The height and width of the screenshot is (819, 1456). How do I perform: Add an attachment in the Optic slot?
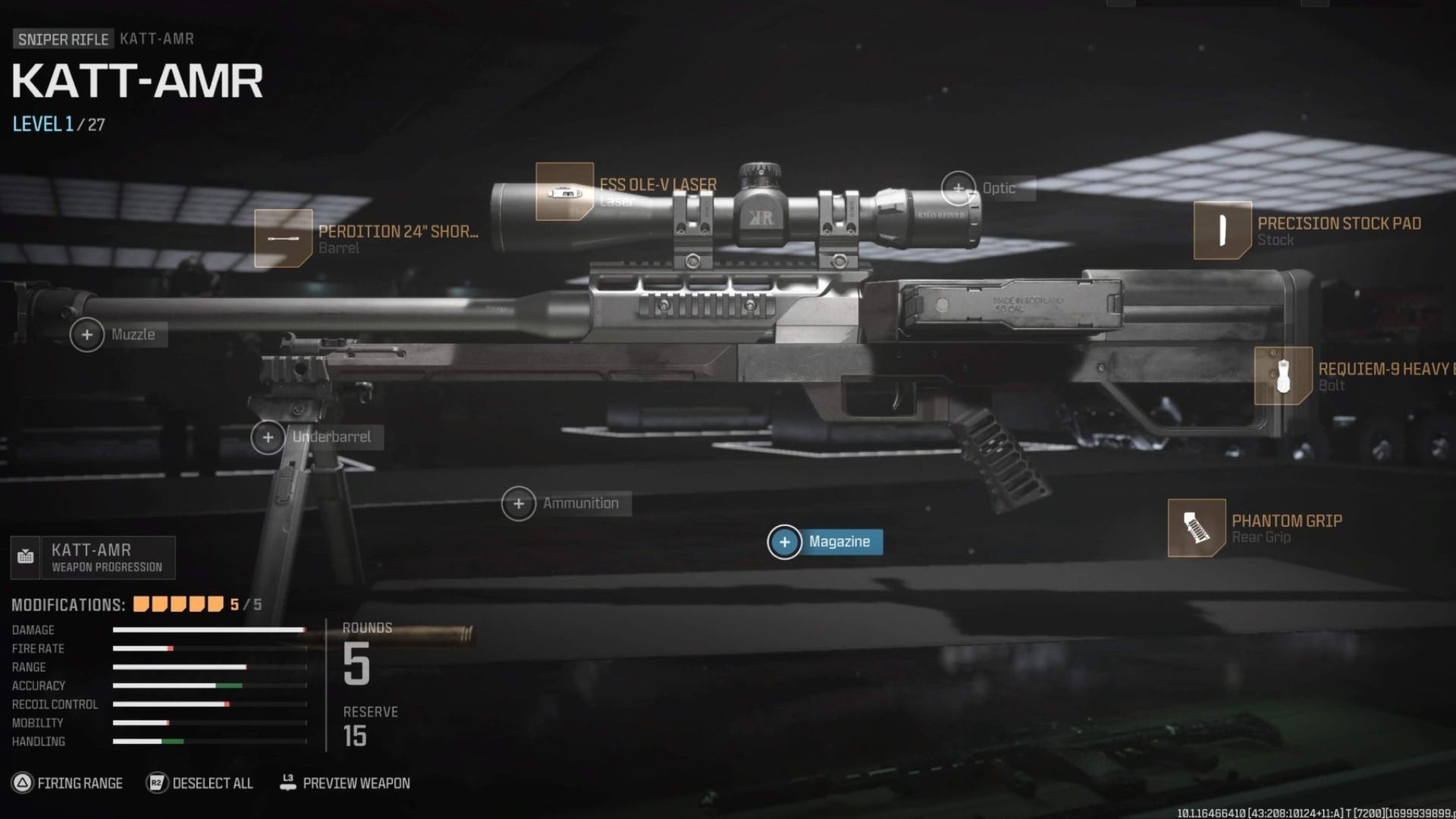point(959,188)
